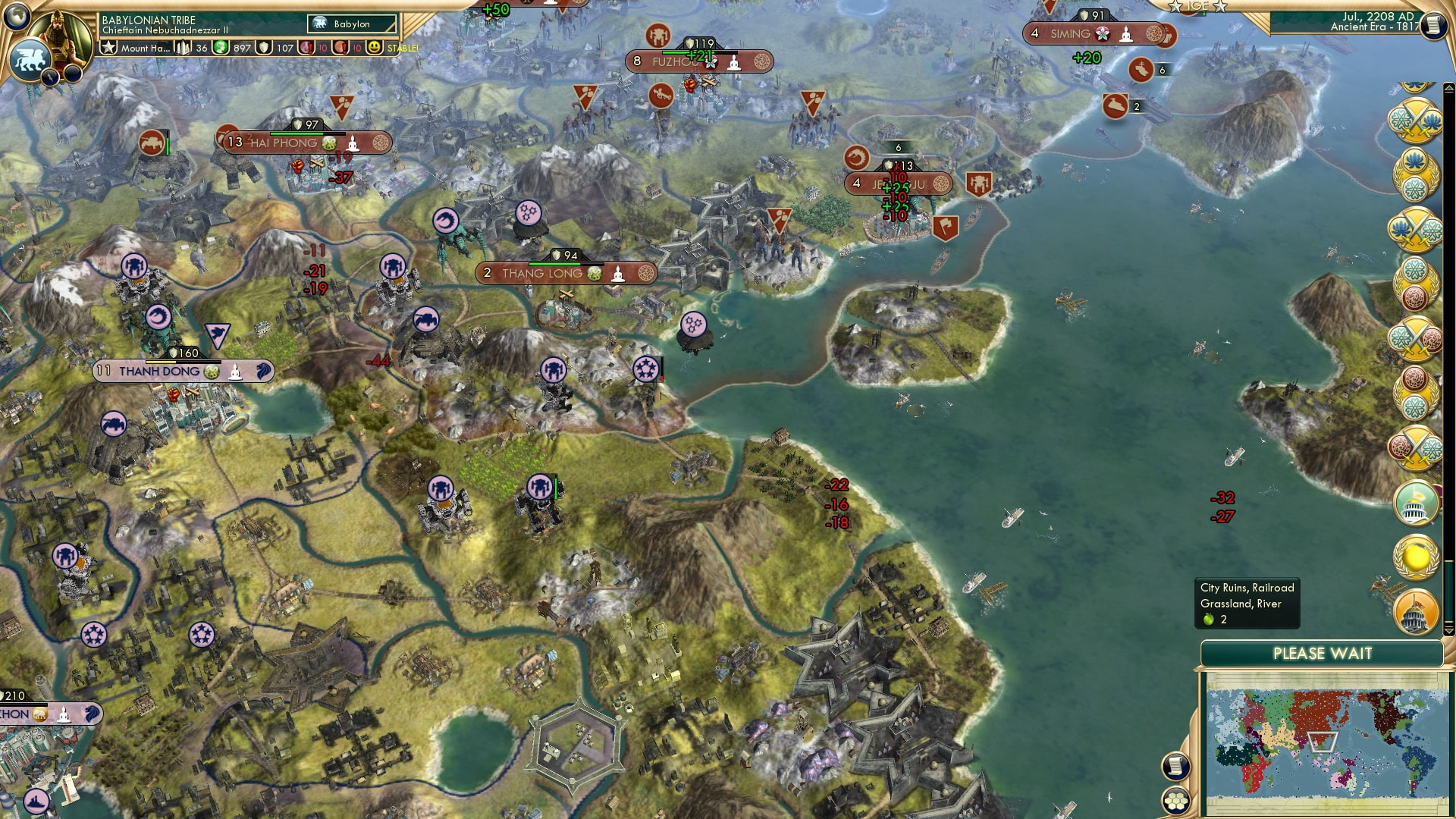
Task: Click the yellow golden-age wreath notification icon
Action: click(1415, 556)
